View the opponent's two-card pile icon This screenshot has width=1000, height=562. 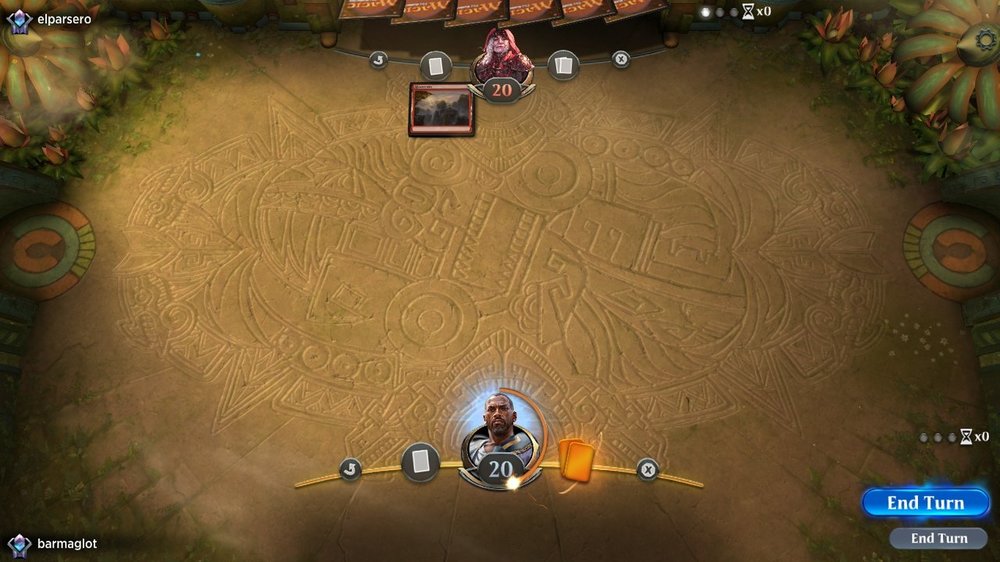click(563, 66)
